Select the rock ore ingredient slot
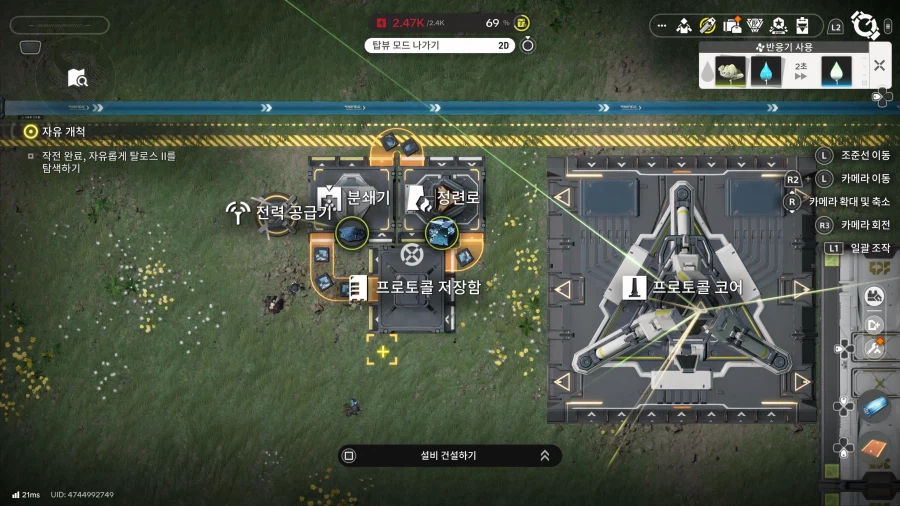This screenshot has height=506, width=900. point(729,72)
